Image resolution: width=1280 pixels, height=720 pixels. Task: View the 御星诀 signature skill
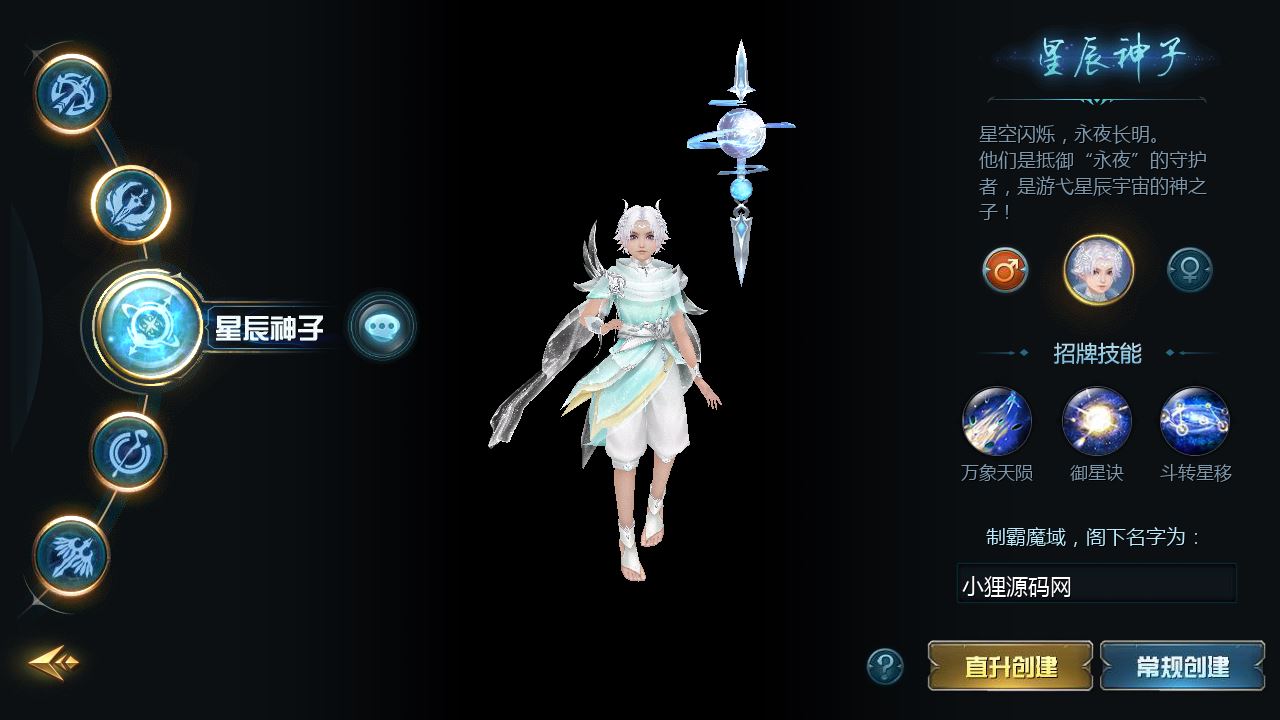click(1097, 422)
